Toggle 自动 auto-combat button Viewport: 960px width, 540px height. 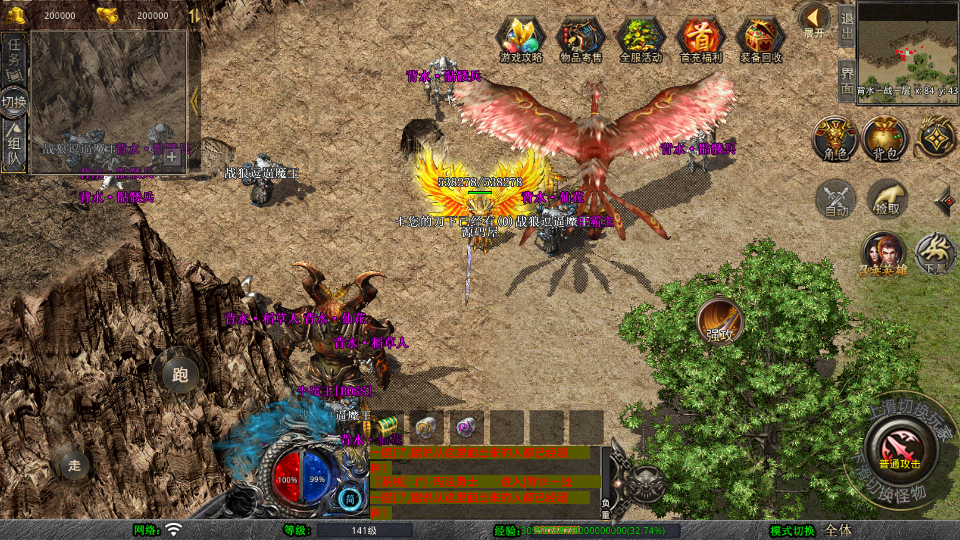pyautogui.click(x=836, y=198)
